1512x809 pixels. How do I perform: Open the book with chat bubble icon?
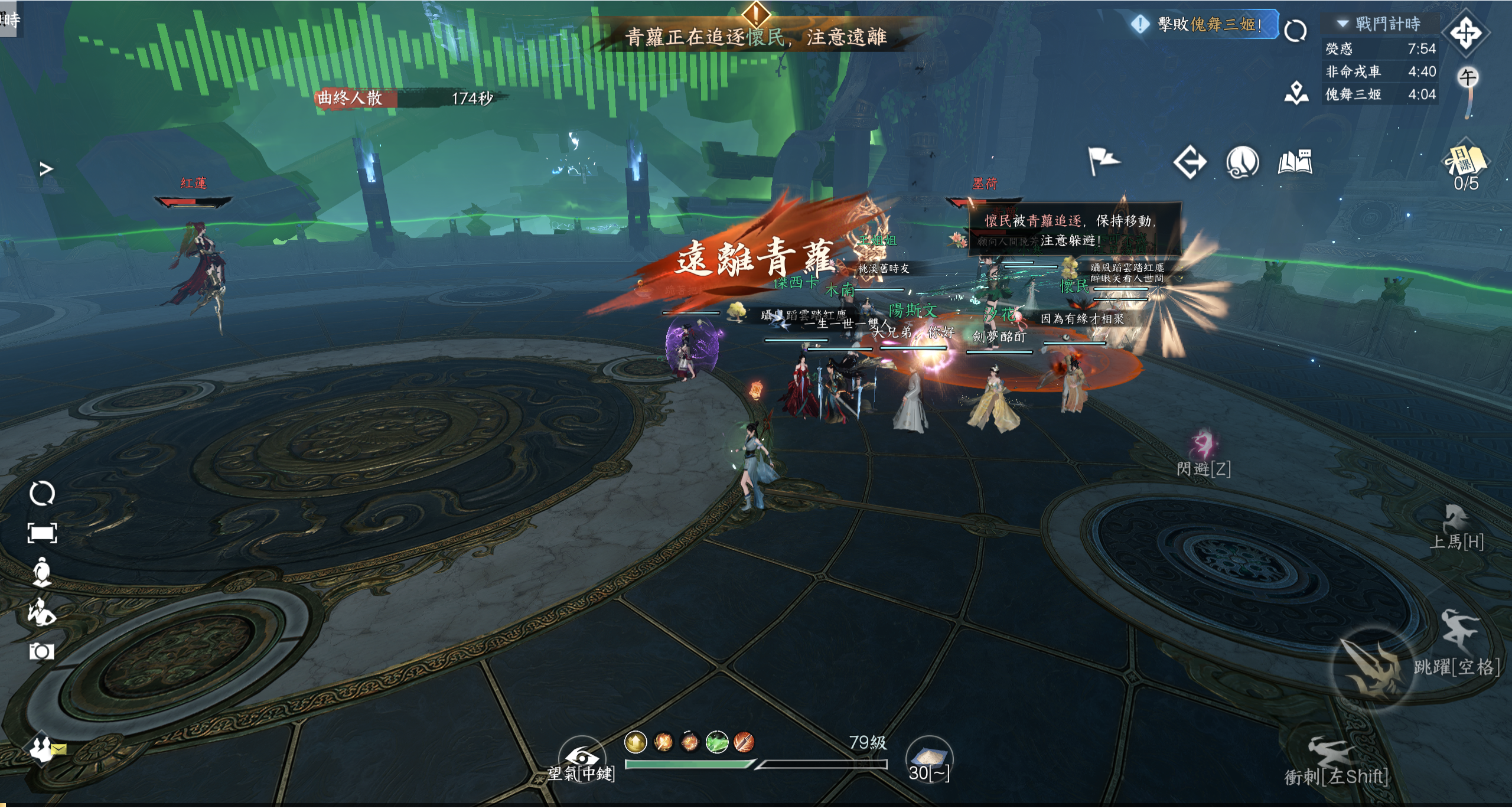point(1295,162)
